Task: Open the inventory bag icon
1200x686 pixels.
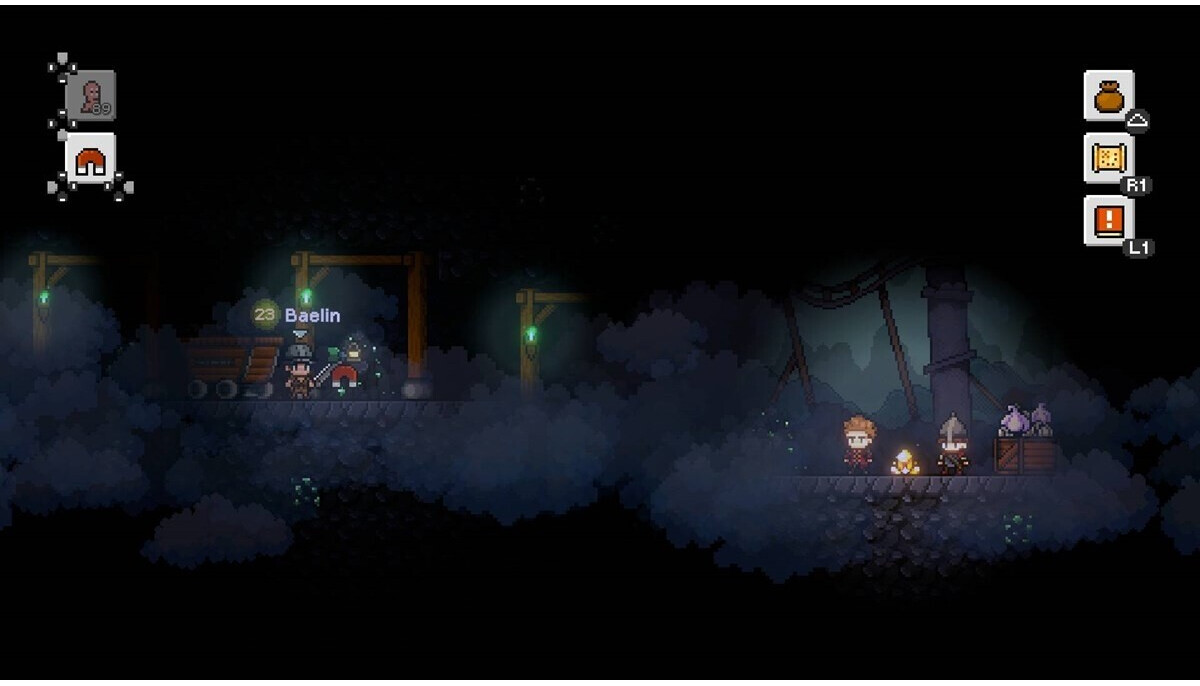Action: tap(1108, 96)
